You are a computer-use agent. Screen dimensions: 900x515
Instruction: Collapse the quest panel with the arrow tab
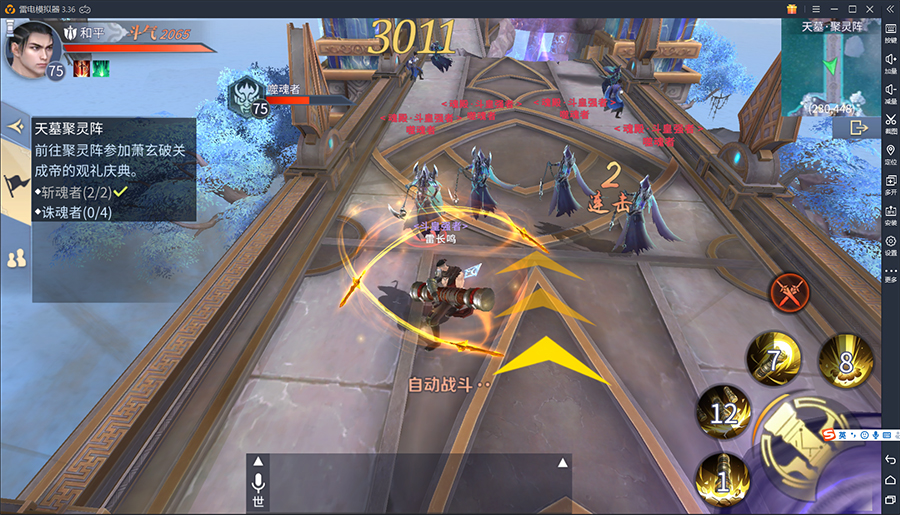[x=14, y=127]
